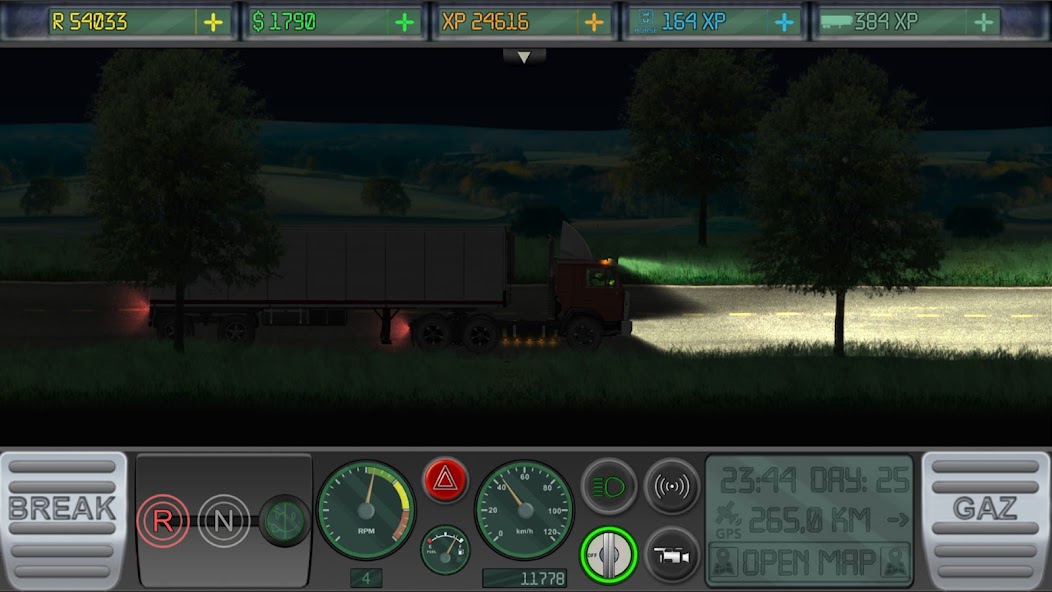
Task: Add truck XP with the pale green plus
Action: coord(985,22)
